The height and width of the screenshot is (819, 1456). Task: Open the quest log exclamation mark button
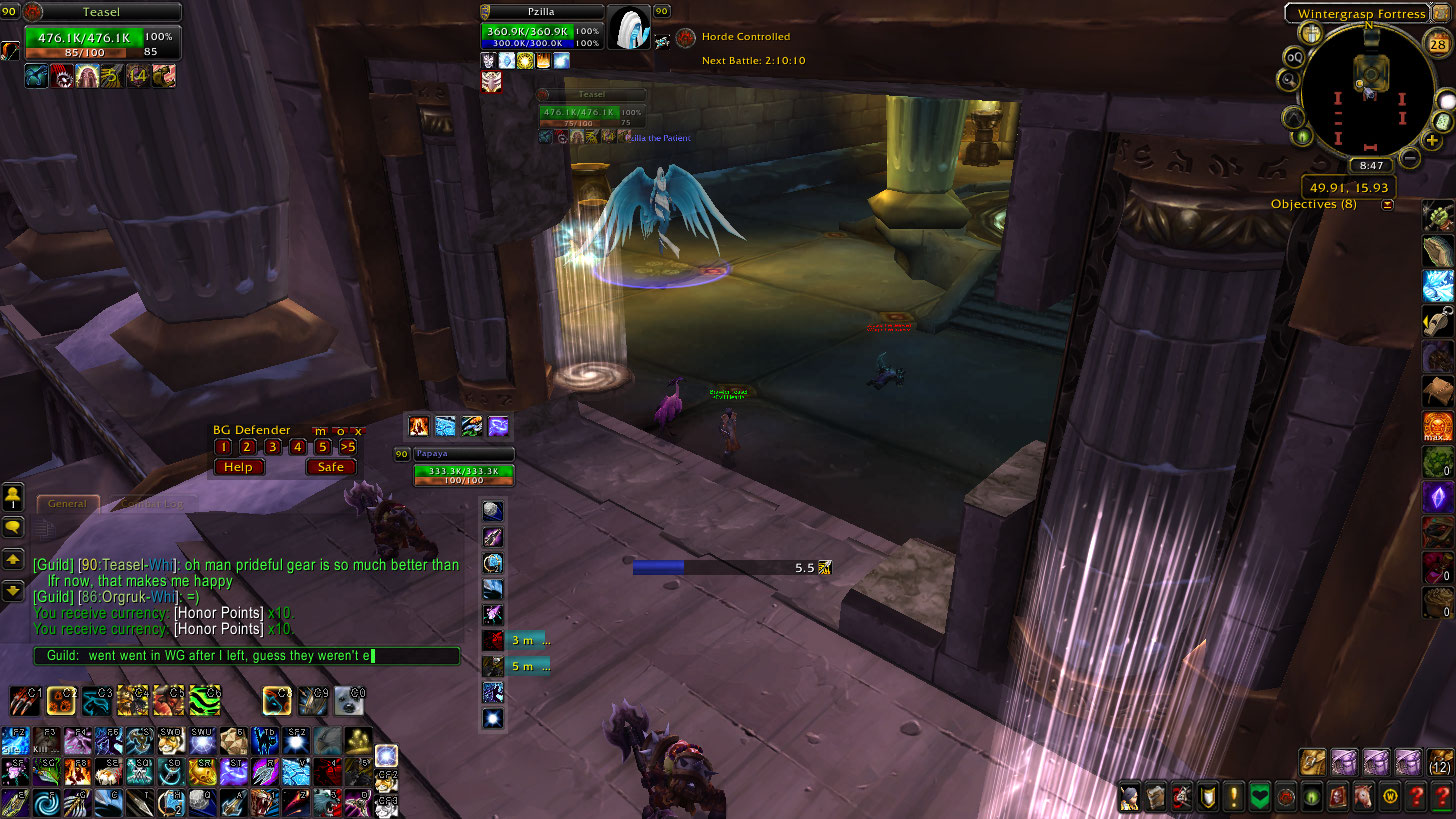1232,797
